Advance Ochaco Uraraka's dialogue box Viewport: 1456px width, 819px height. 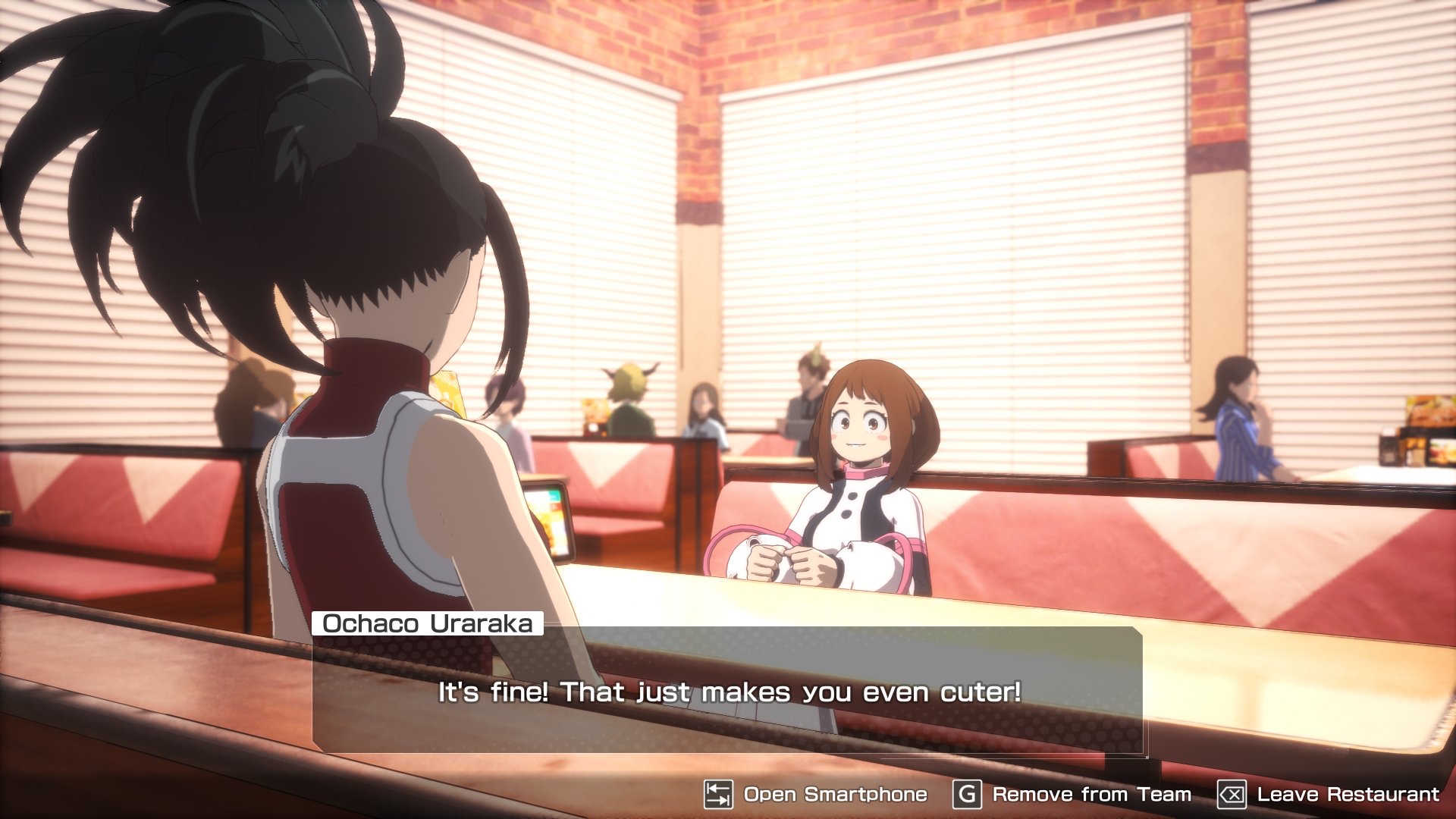pyautogui.click(x=728, y=690)
